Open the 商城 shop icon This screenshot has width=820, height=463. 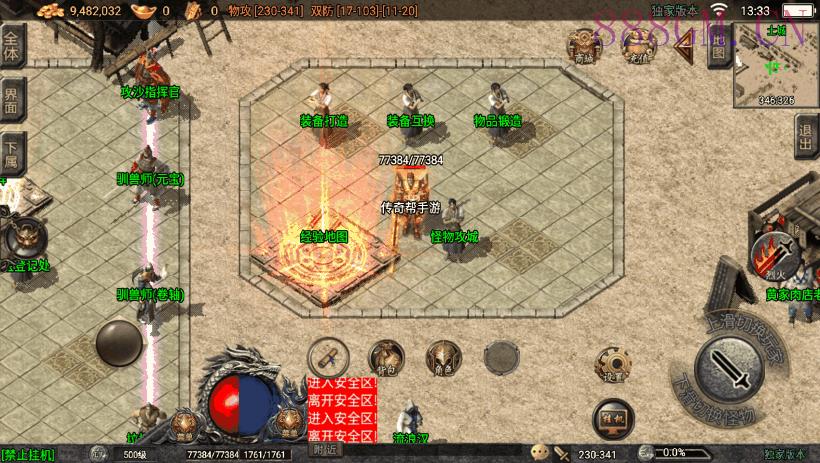click(x=583, y=46)
